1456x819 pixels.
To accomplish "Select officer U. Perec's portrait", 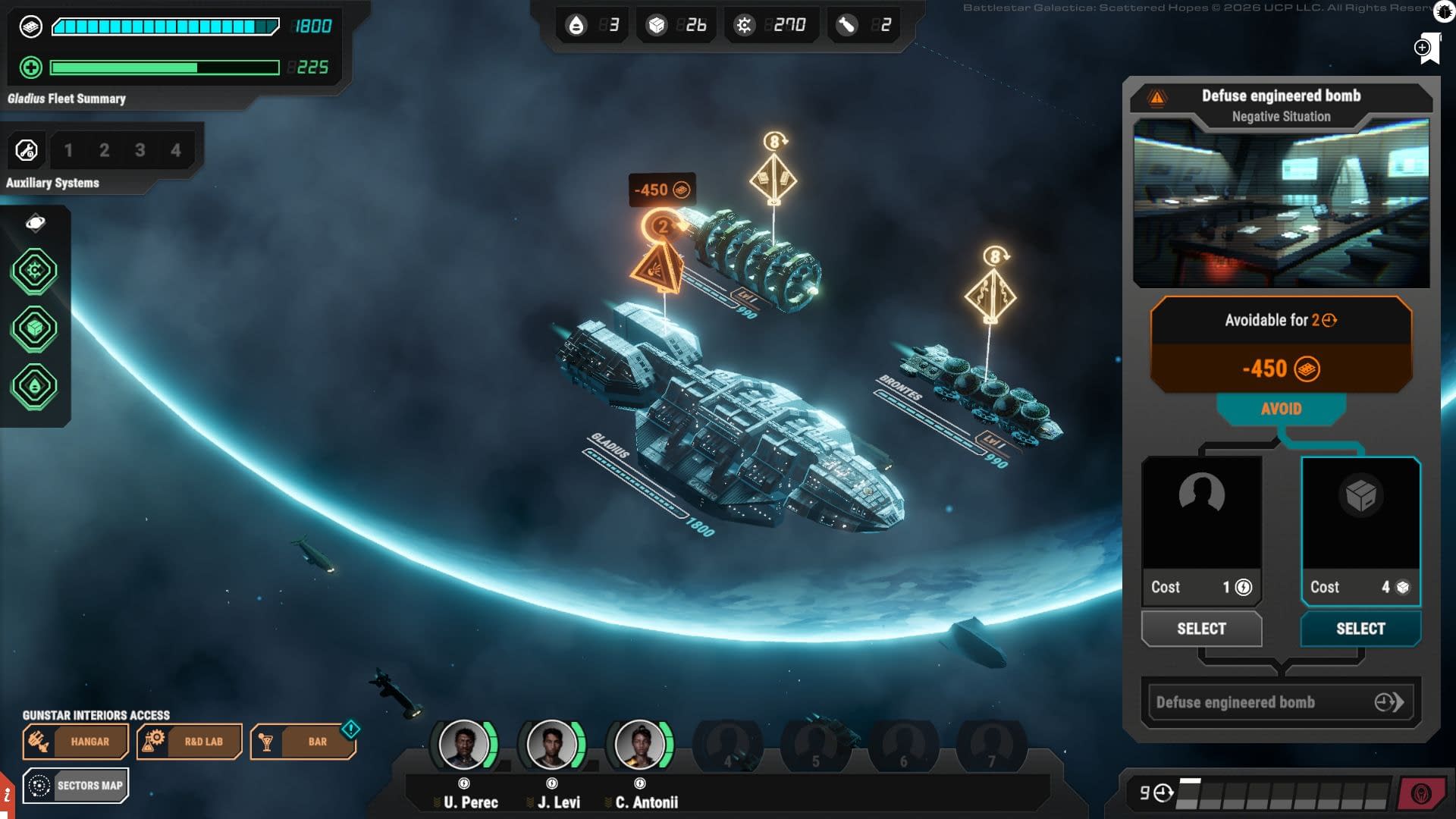I will 463,744.
